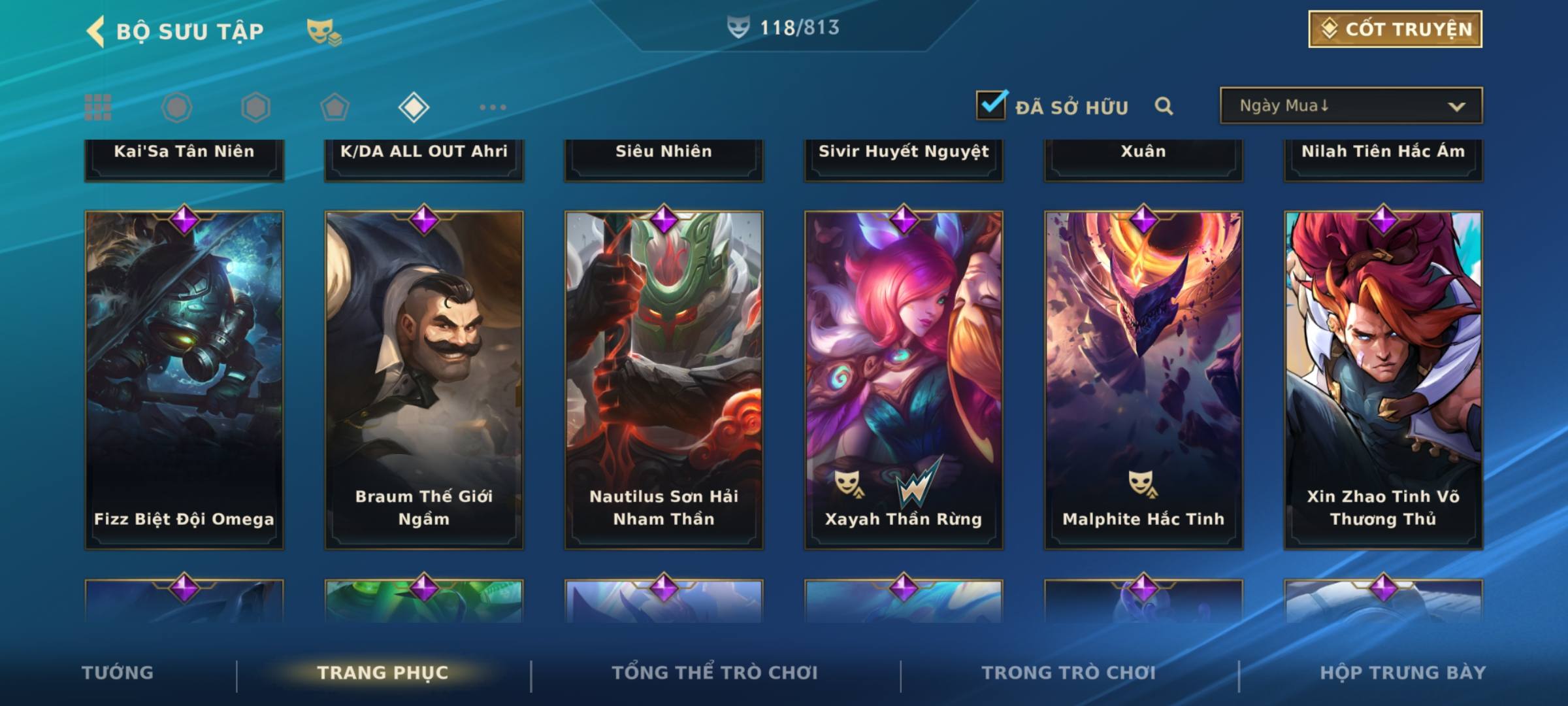Screen dimensions: 1568x706
Task: Select the Fizz Biệt Đội Omega skin
Action: 184,379
